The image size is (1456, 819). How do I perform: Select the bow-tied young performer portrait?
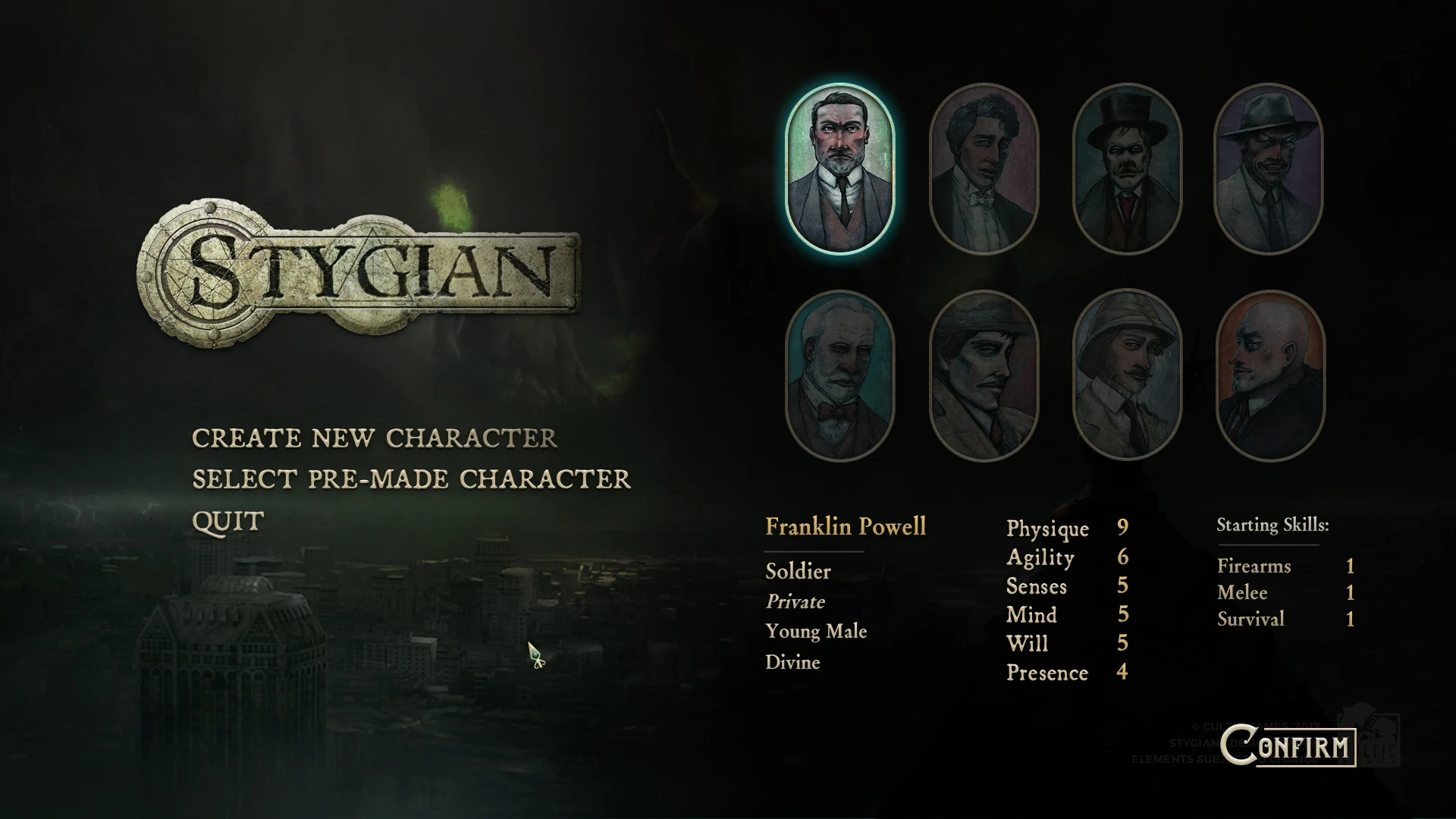click(x=984, y=168)
